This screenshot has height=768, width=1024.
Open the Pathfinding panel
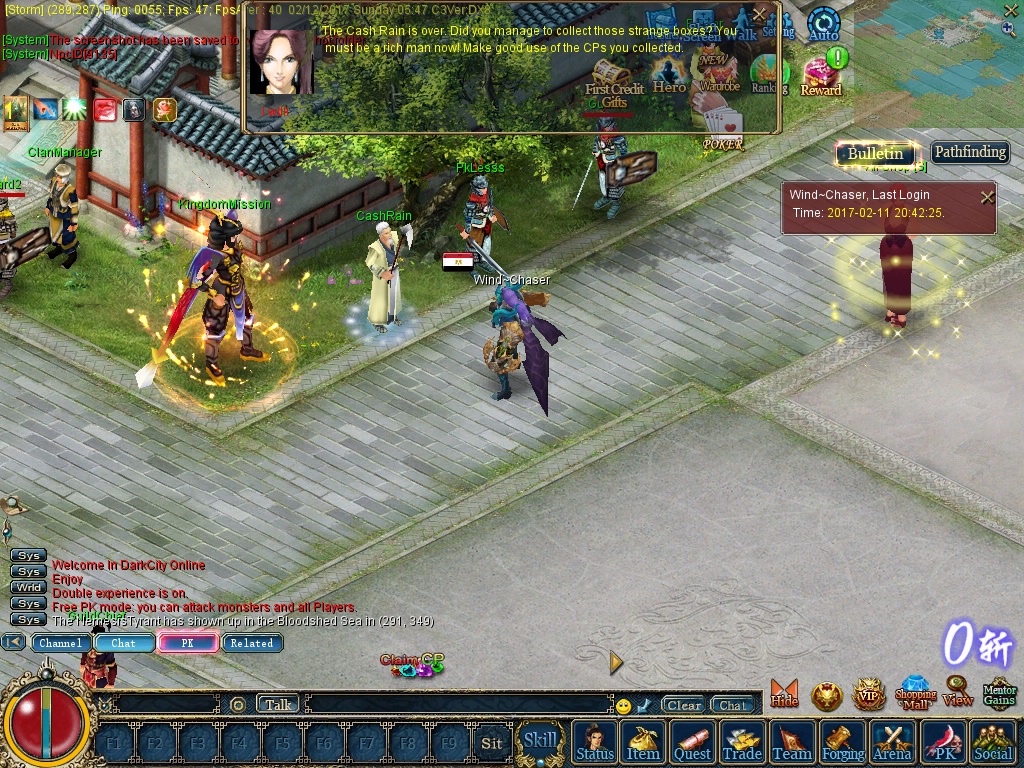click(x=970, y=152)
